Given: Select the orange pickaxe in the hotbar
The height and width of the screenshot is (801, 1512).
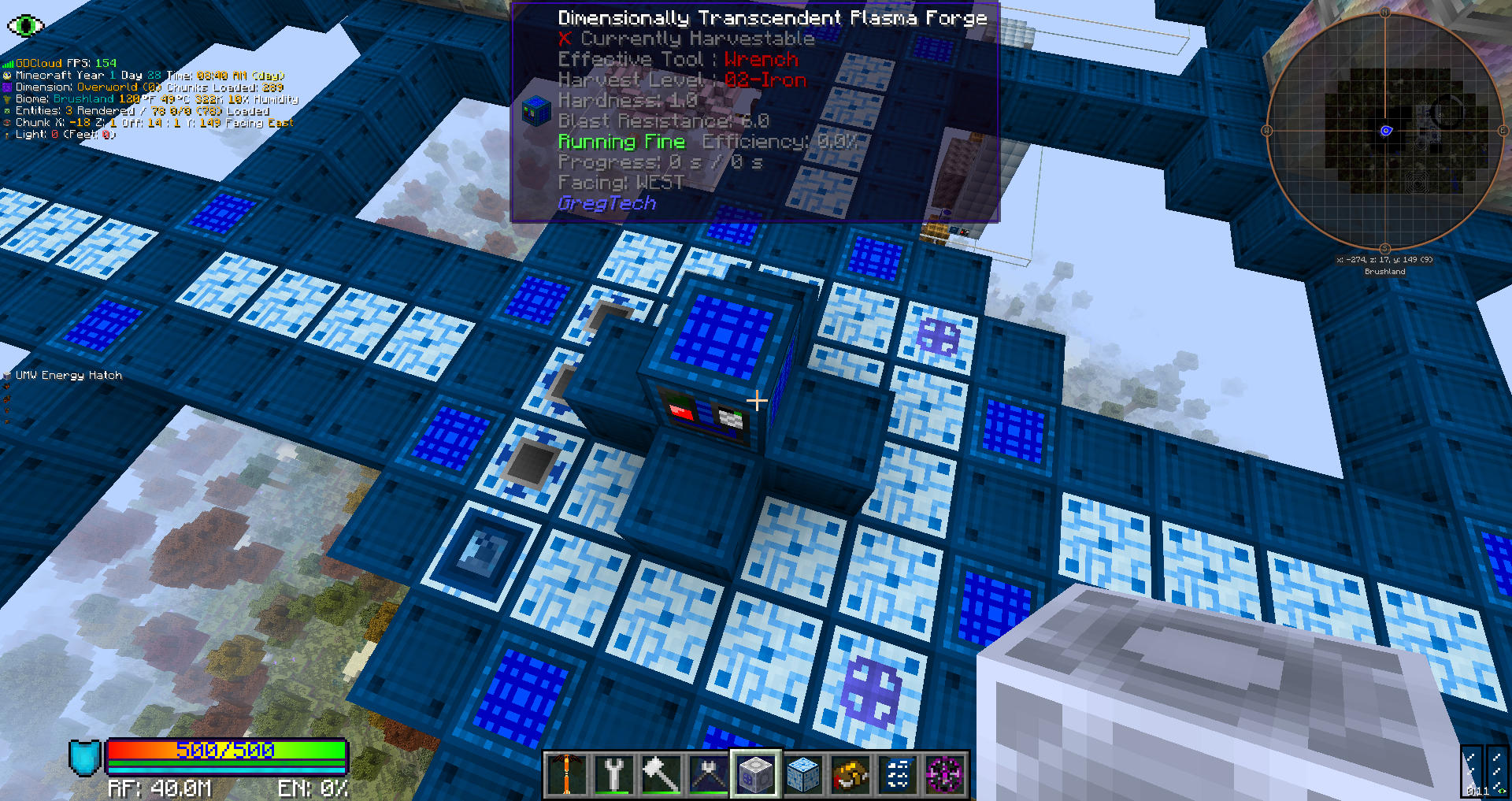Looking at the screenshot, I should 567,774.
